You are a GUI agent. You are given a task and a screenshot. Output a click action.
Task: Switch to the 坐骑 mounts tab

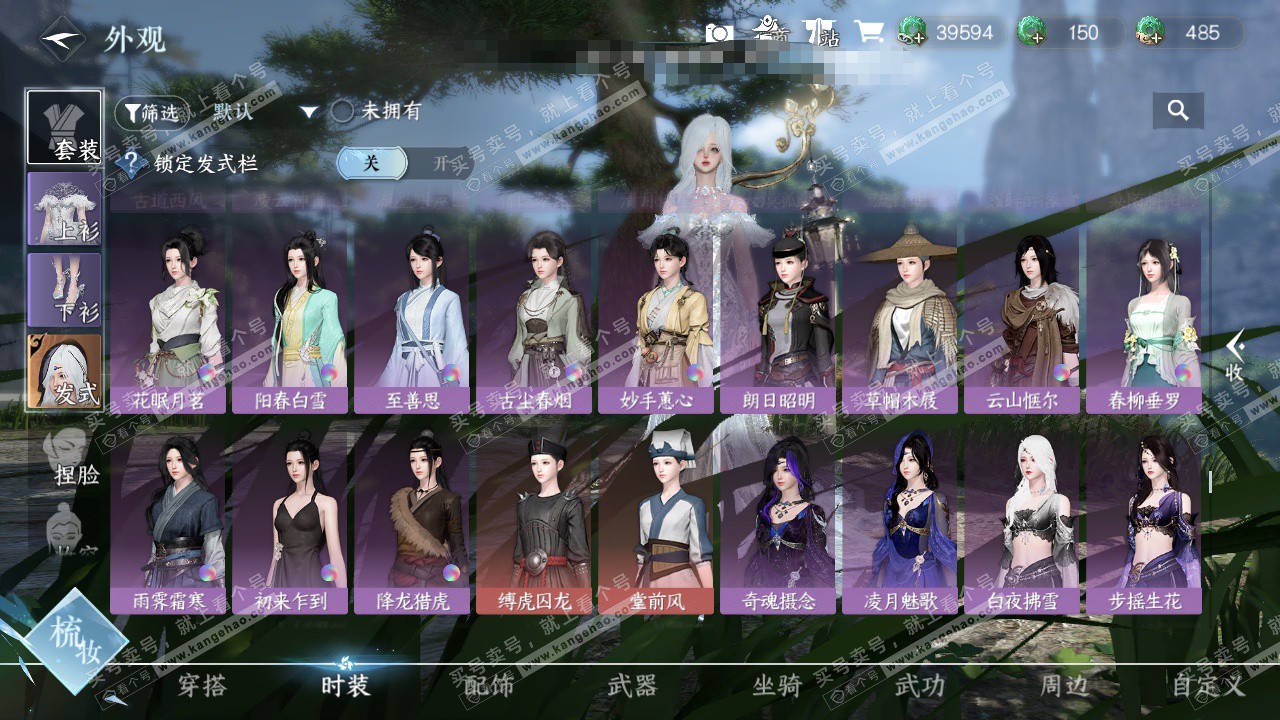[777, 685]
